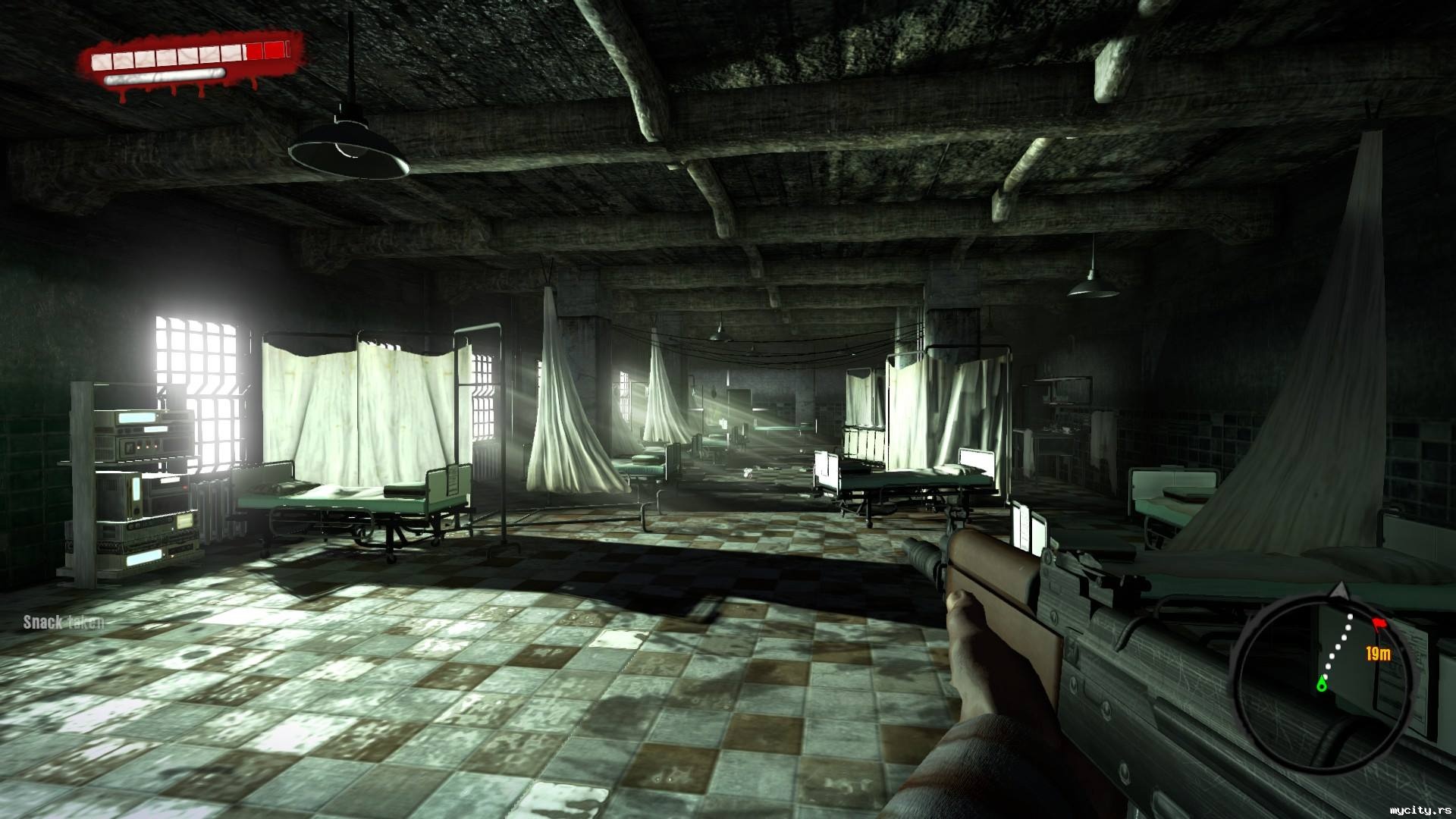Select the red flag objective marker on minimap
Viewport: 1456px width, 819px height.
1376,623
